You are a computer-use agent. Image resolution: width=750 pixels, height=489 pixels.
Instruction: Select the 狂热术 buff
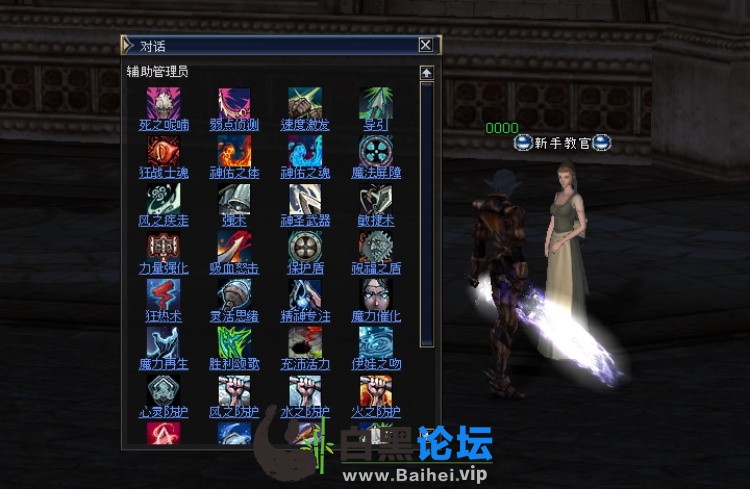[163, 316]
